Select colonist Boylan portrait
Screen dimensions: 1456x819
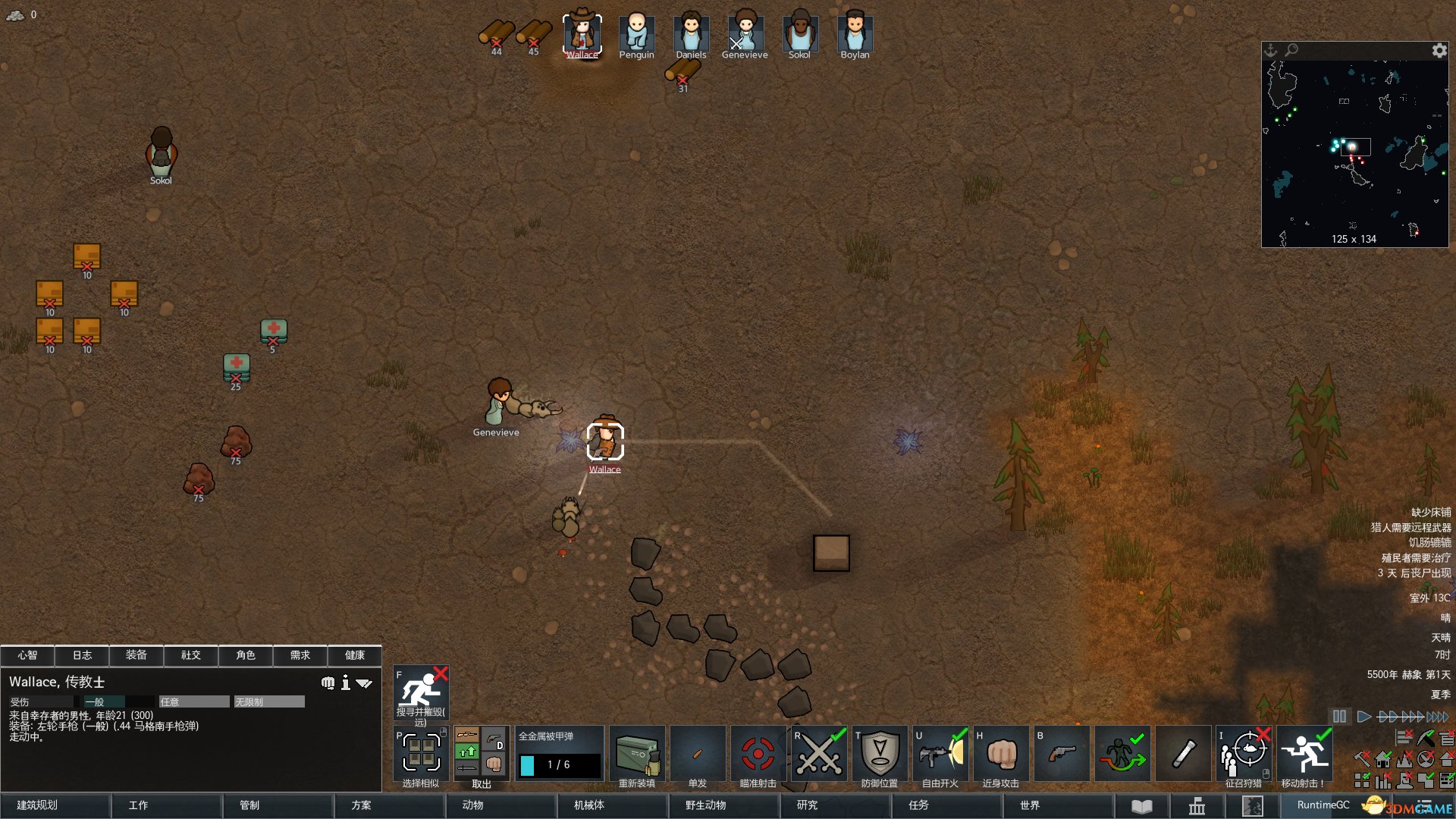(855, 34)
